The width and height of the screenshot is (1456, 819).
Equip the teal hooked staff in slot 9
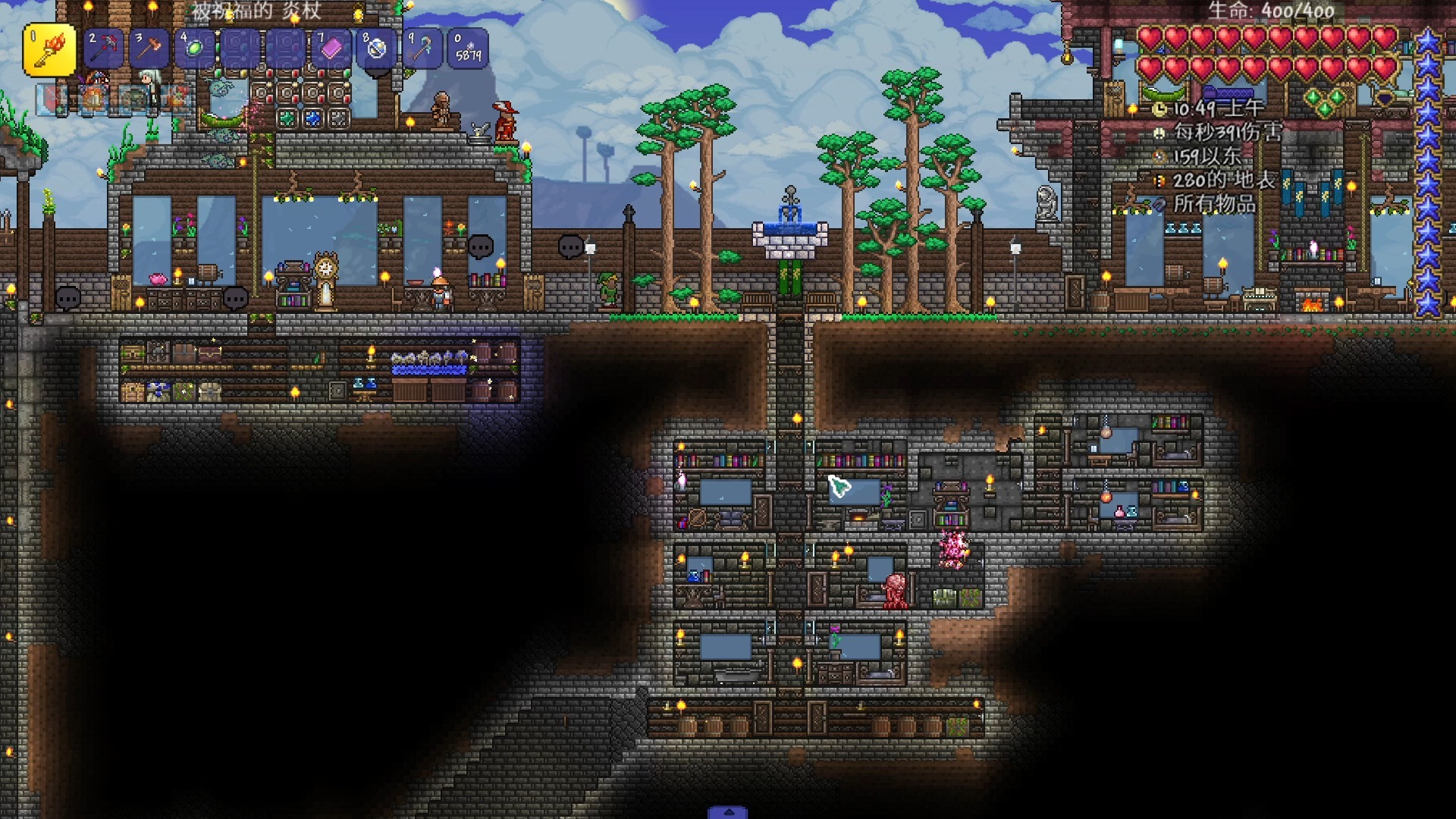pyautogui.click(x=422, y=49)
